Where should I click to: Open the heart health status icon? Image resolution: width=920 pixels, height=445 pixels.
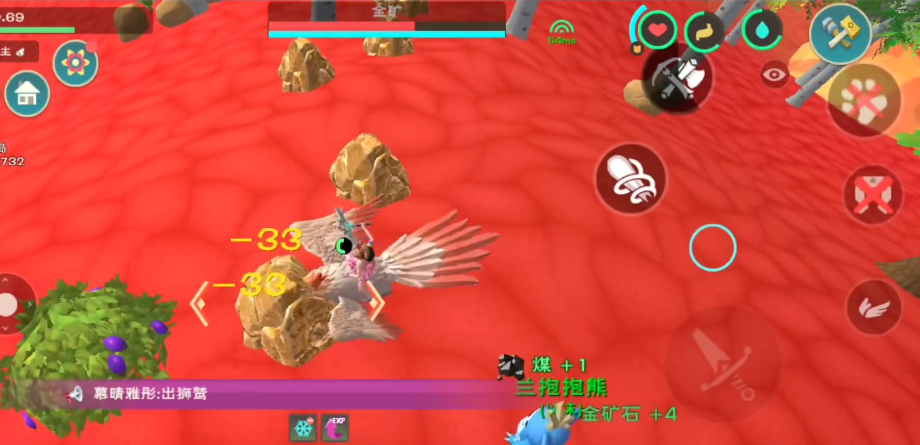657,30
